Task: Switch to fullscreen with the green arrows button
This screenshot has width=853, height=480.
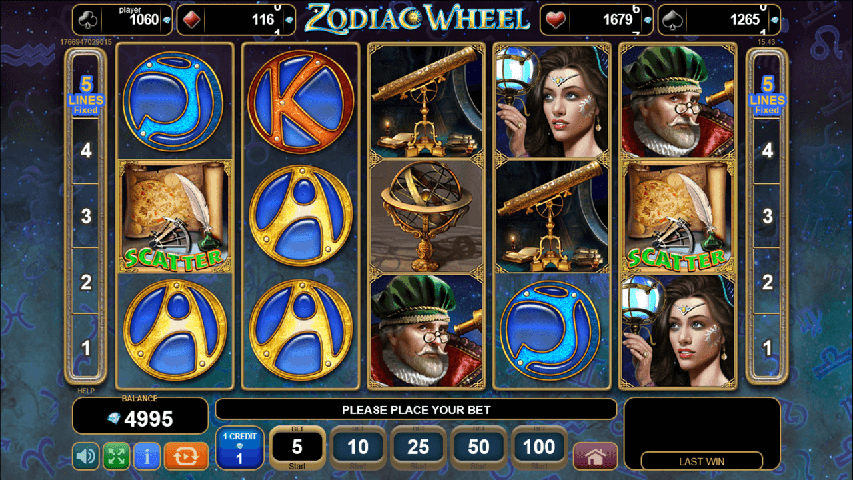Action: click(x=116, y=457)
